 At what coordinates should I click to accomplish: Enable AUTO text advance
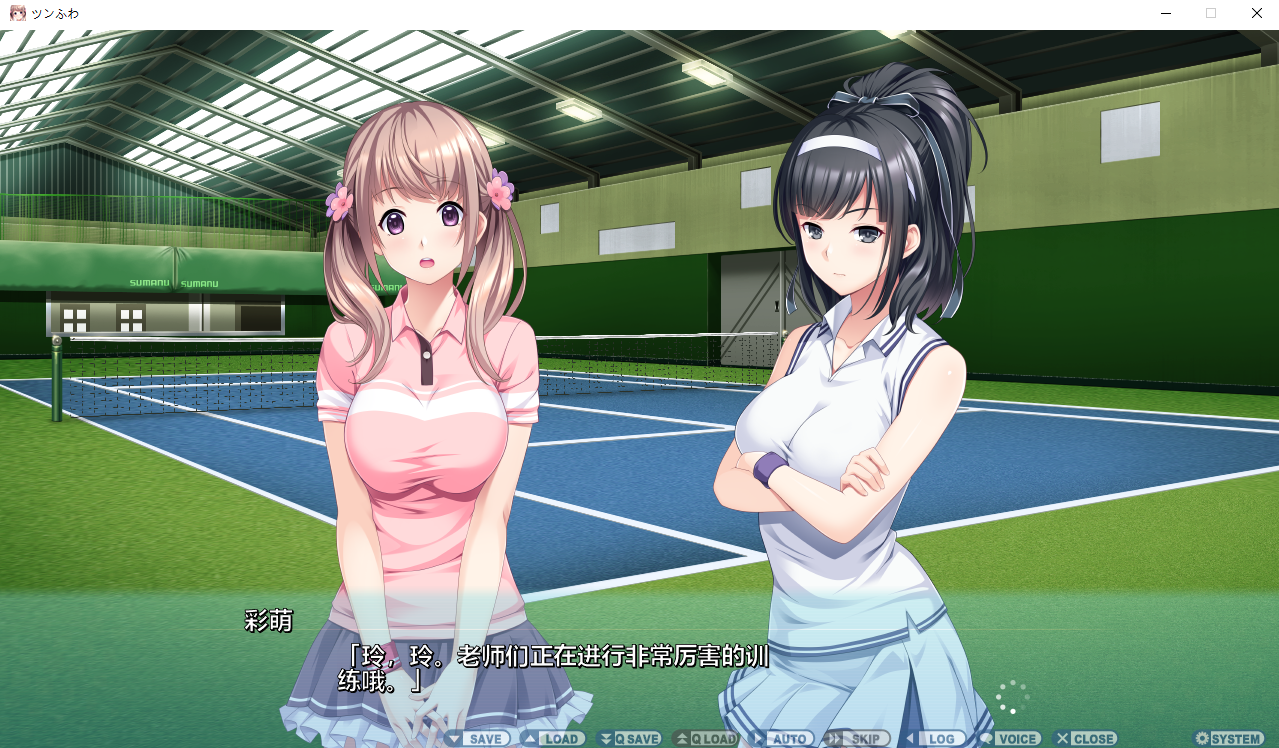pyautogui.click(x=782, y=739)
